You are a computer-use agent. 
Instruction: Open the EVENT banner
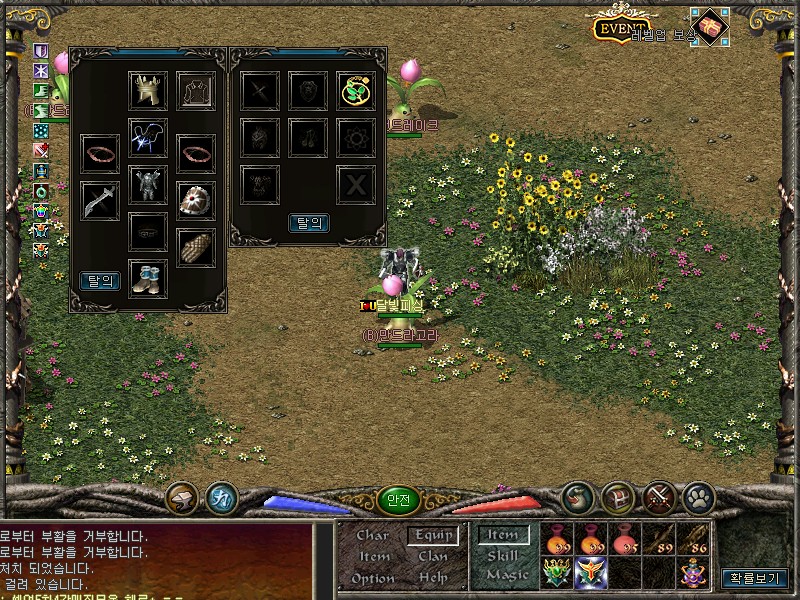tap(623, 29)
